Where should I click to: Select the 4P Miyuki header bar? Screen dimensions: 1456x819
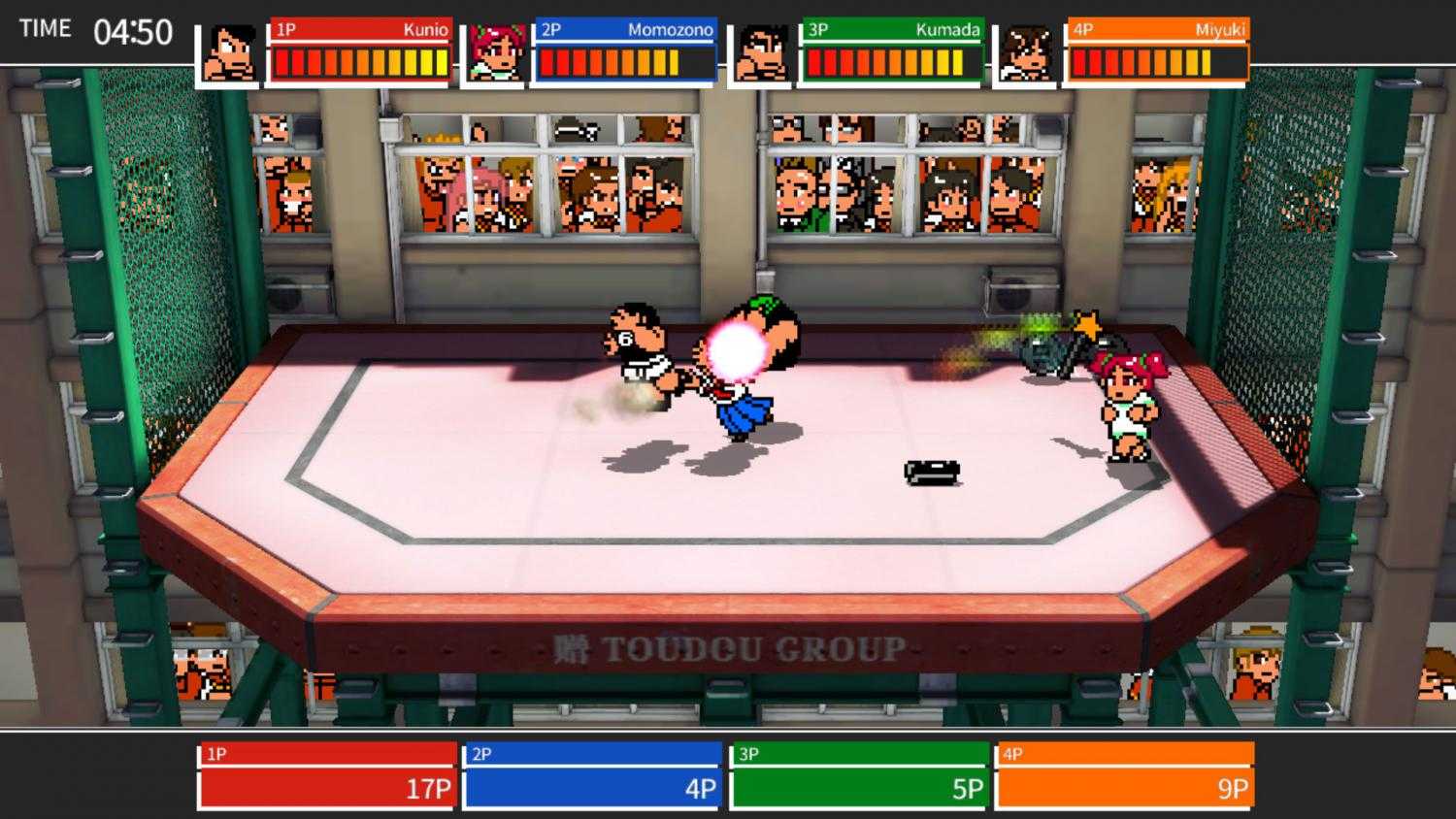click(1155, 30)
